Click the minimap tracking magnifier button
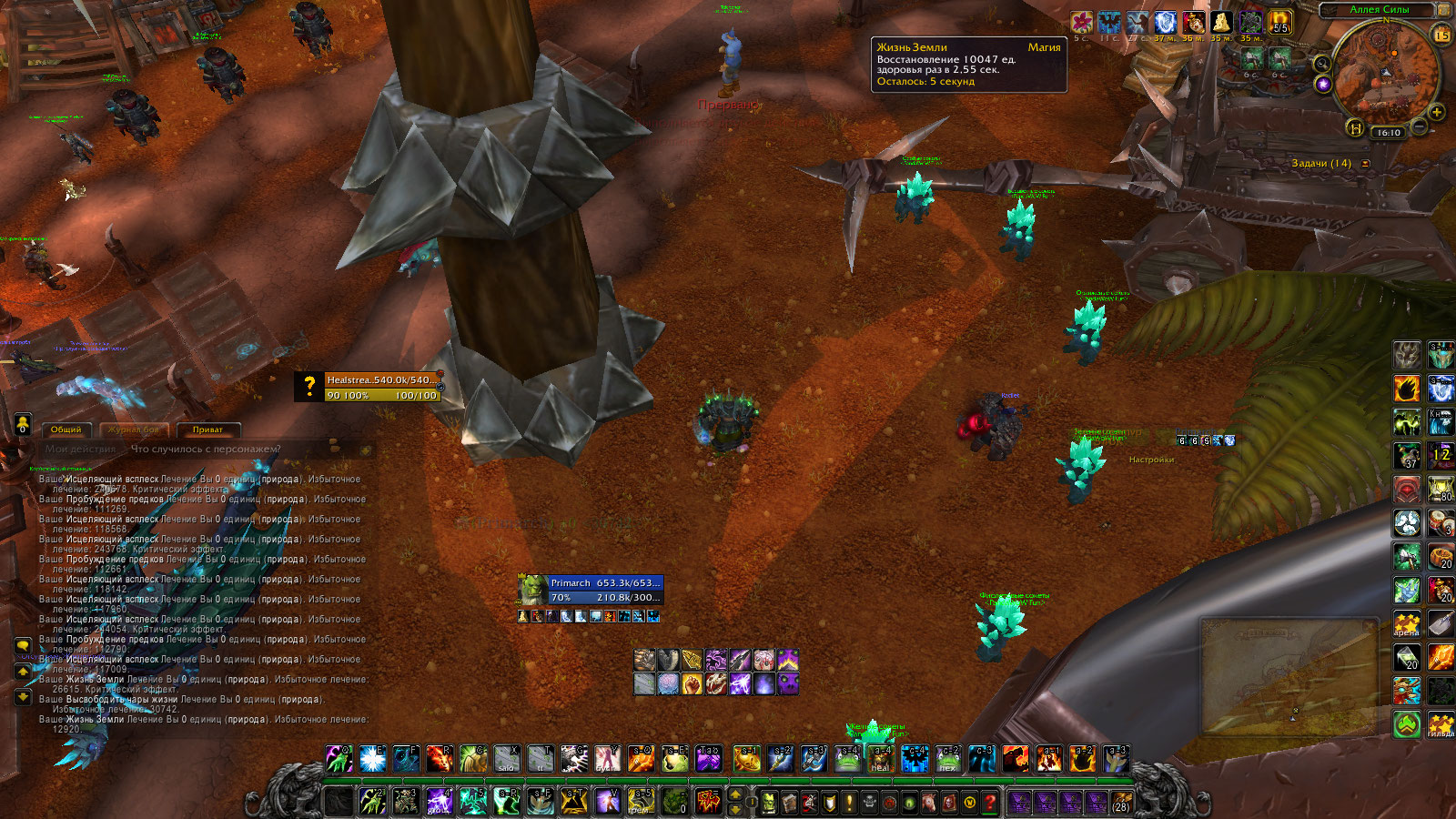The image size is (1456, 819). (x=1321, y=64)
